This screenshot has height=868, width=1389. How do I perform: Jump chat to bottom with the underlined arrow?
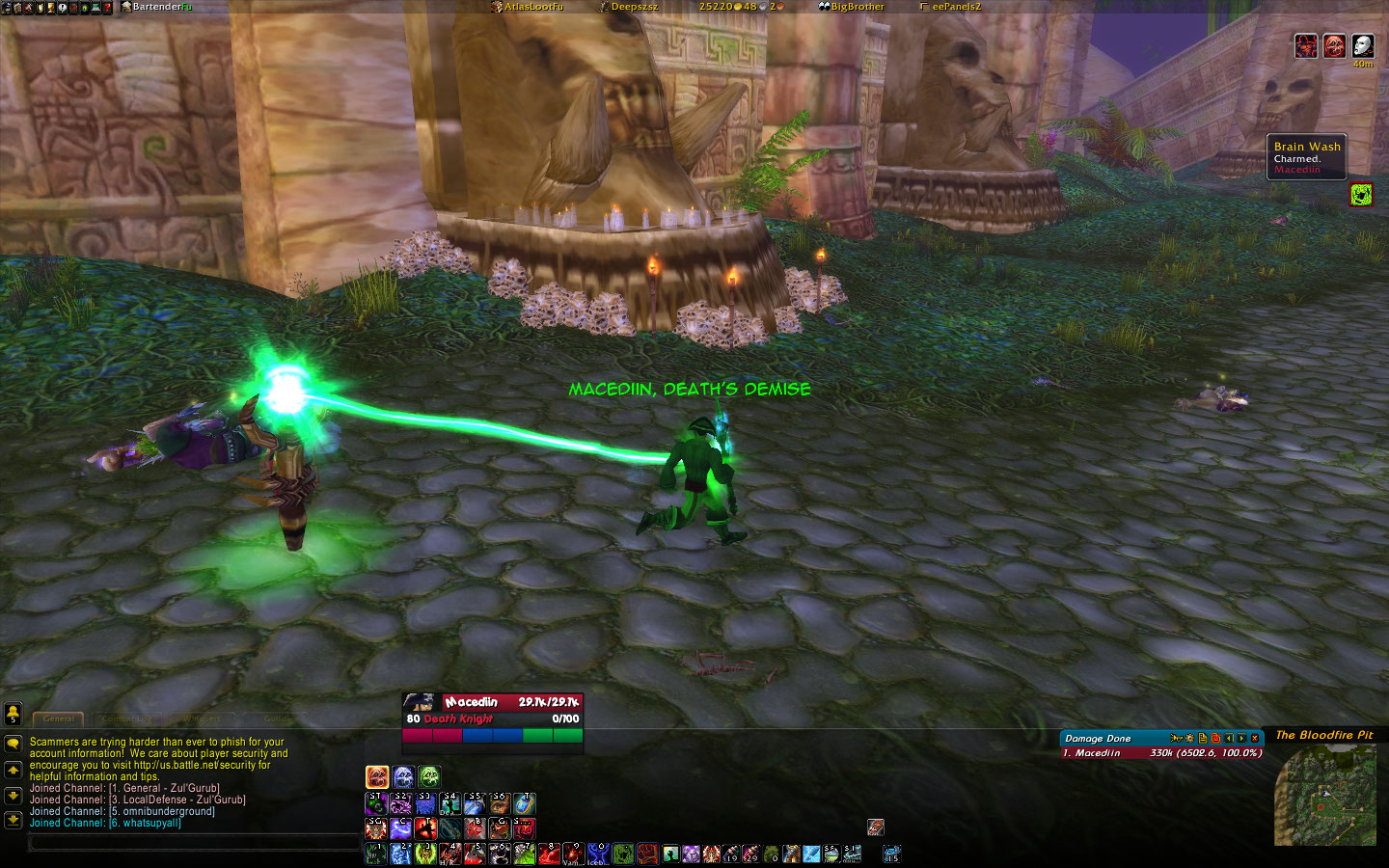pos(14,820)
